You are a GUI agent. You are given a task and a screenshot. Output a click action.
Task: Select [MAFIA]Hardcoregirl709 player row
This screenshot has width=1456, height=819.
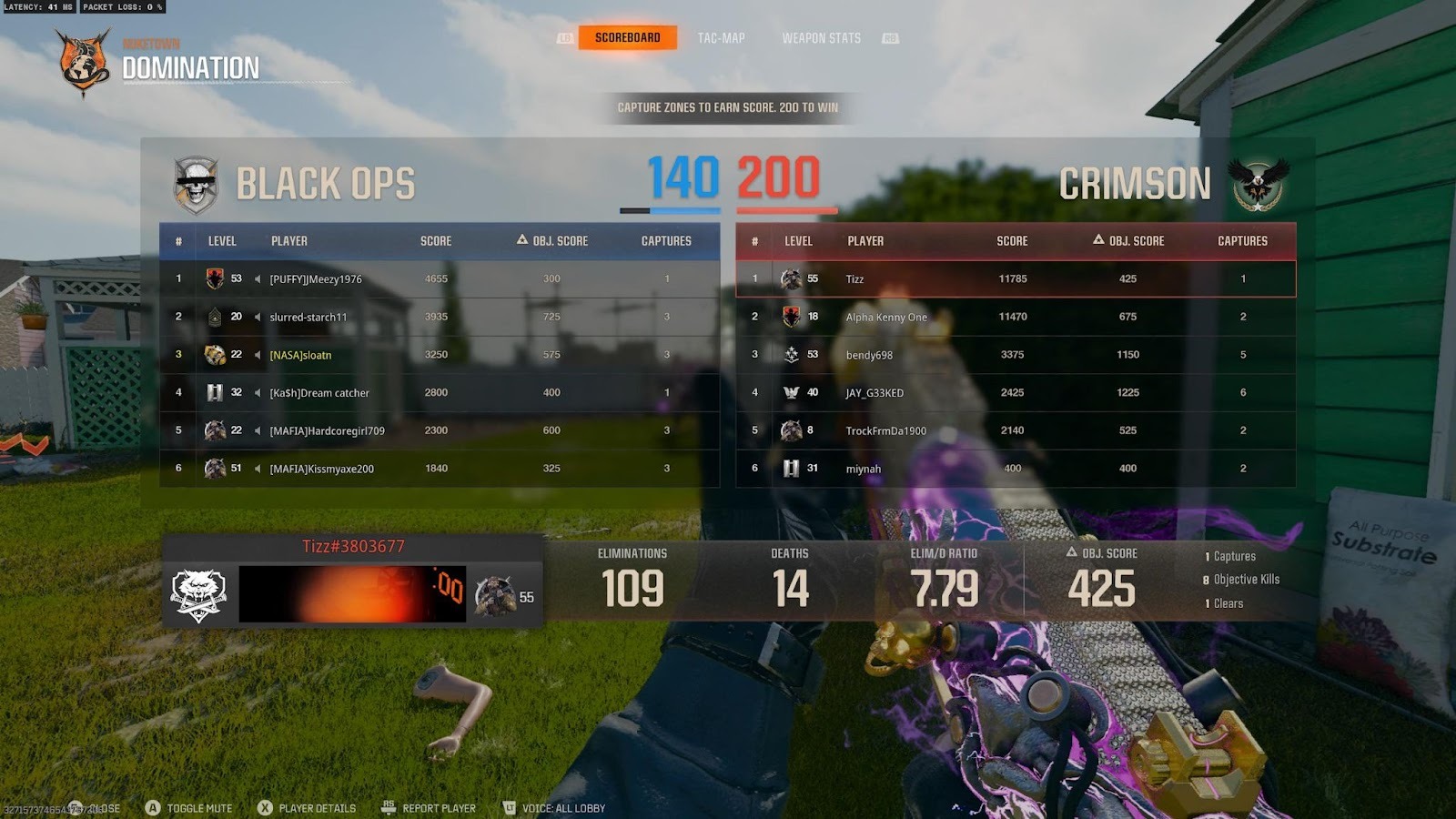click(x=327, y=430)
